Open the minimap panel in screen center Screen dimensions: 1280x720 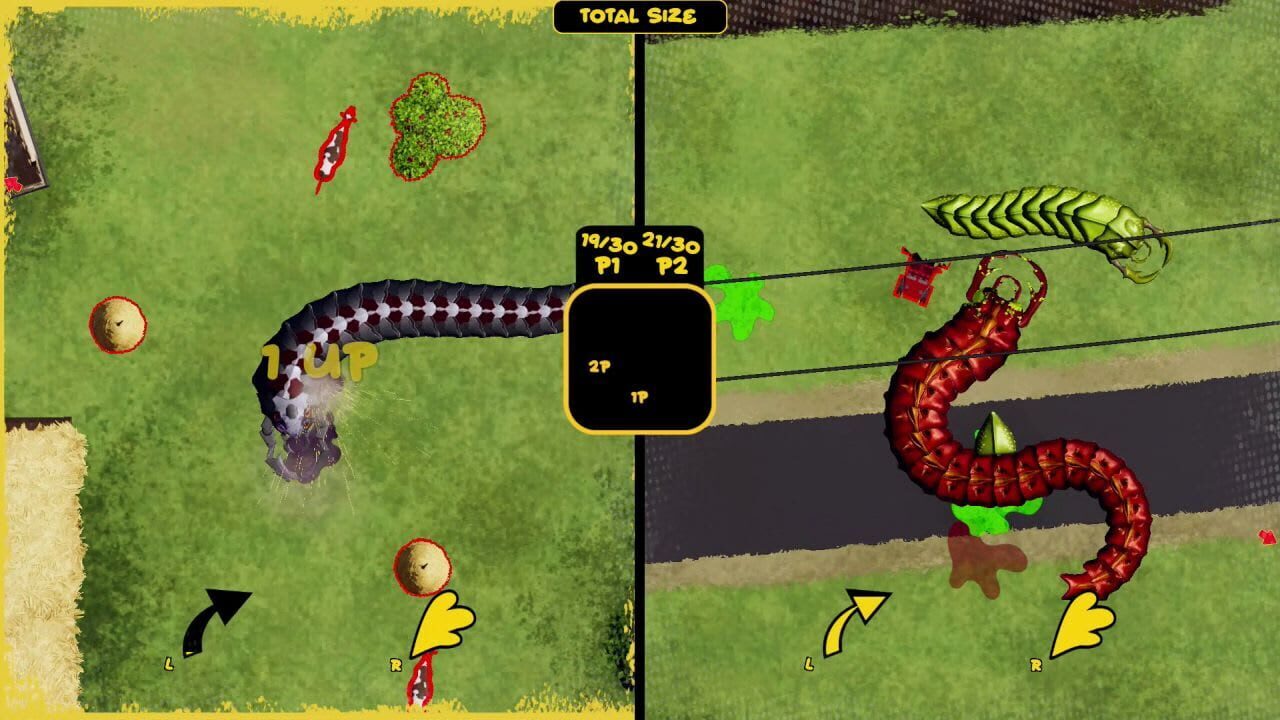tap(640, 355)
